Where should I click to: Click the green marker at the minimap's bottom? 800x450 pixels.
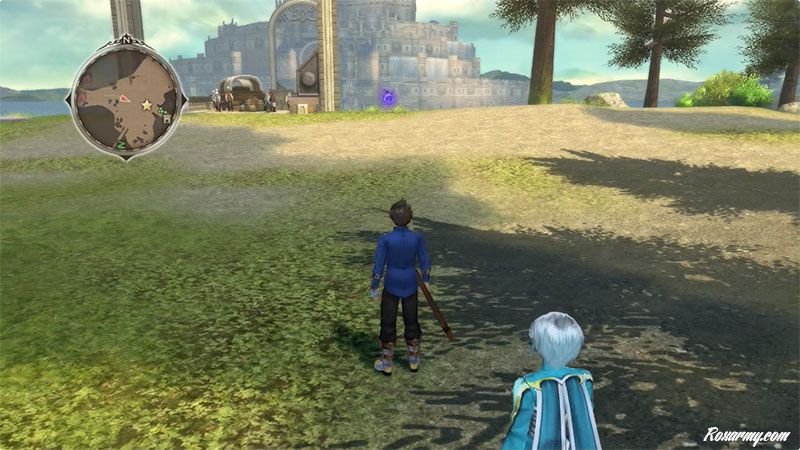coord(121,146)
